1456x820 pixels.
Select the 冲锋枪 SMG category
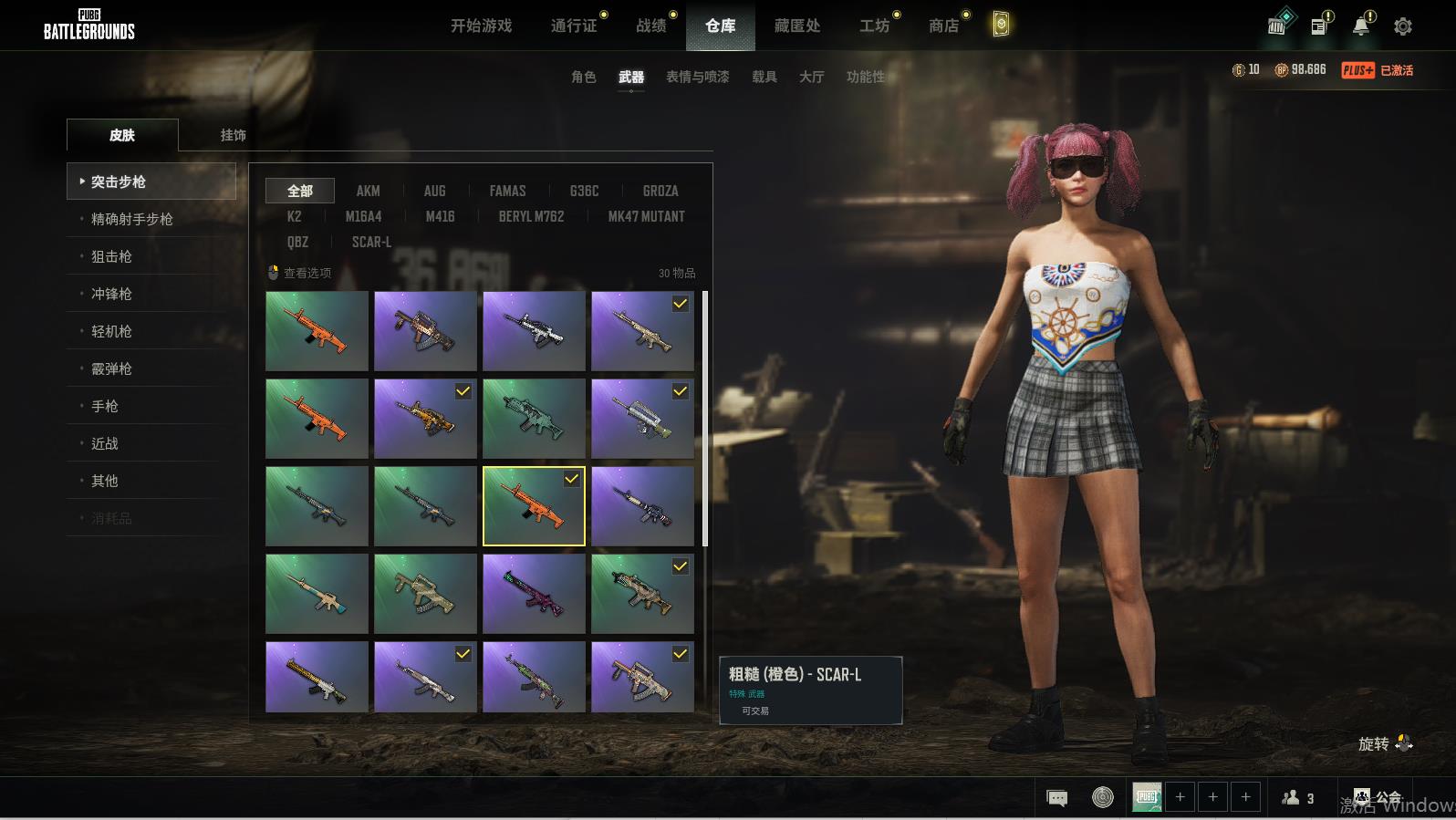pyautogui.click(x=111, y=294)
